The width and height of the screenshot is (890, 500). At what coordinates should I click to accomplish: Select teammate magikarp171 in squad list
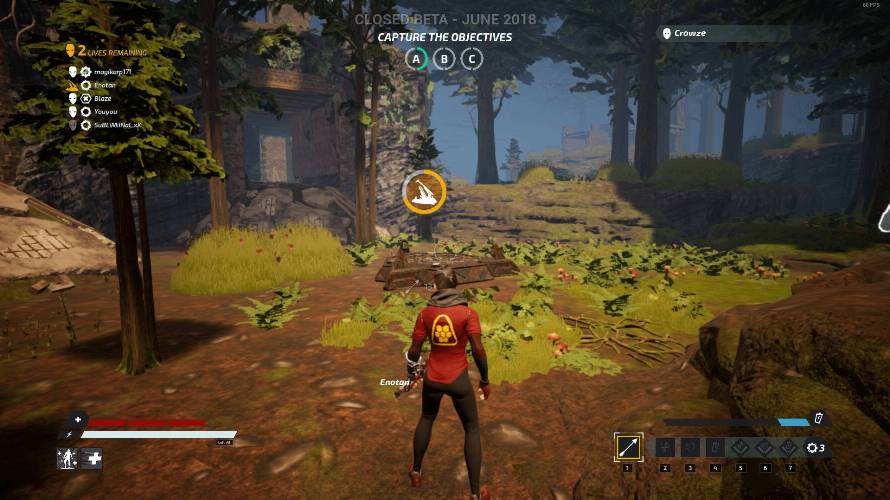[x=110, y=72]
